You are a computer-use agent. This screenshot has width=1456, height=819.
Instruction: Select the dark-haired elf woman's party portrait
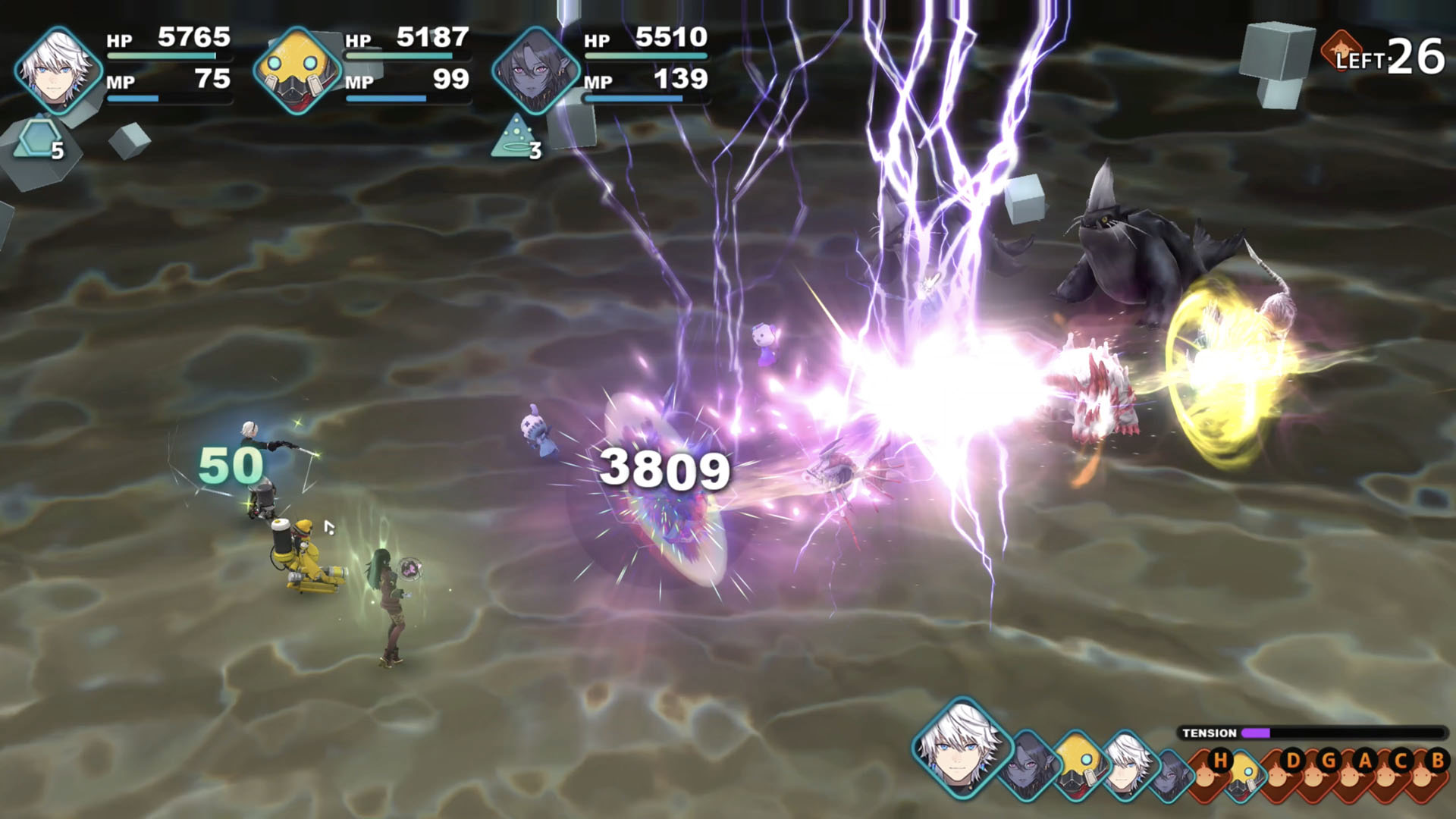point(536,70)
